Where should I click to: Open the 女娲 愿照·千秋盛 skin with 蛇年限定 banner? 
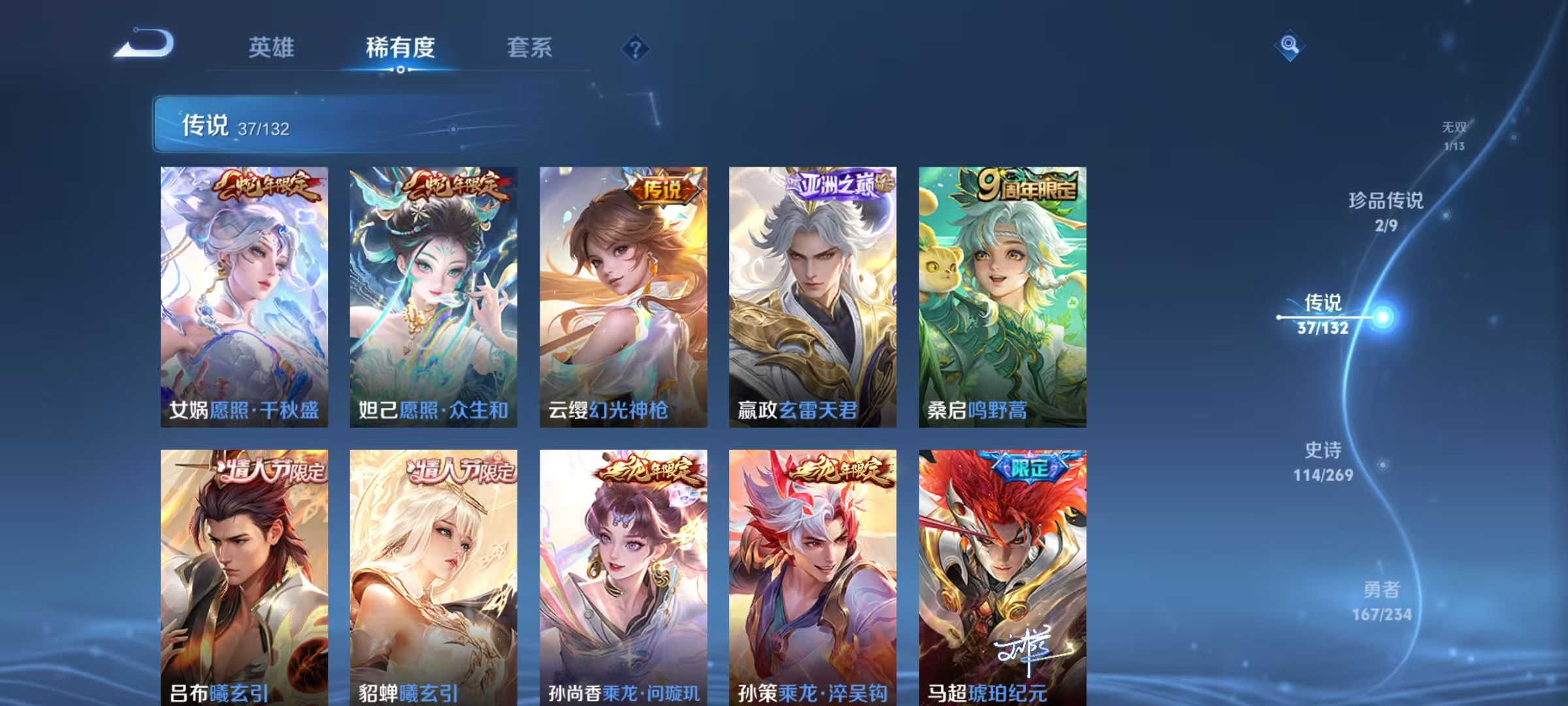tap(245, 294)
